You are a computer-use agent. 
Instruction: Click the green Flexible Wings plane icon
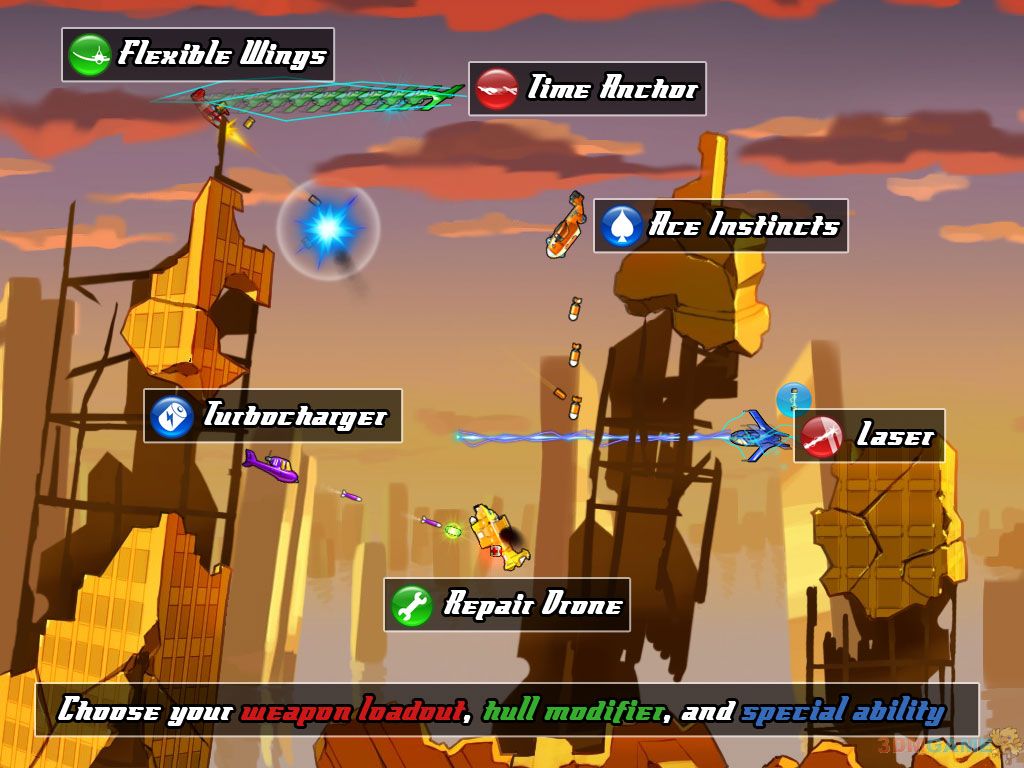tap(89, 55)
